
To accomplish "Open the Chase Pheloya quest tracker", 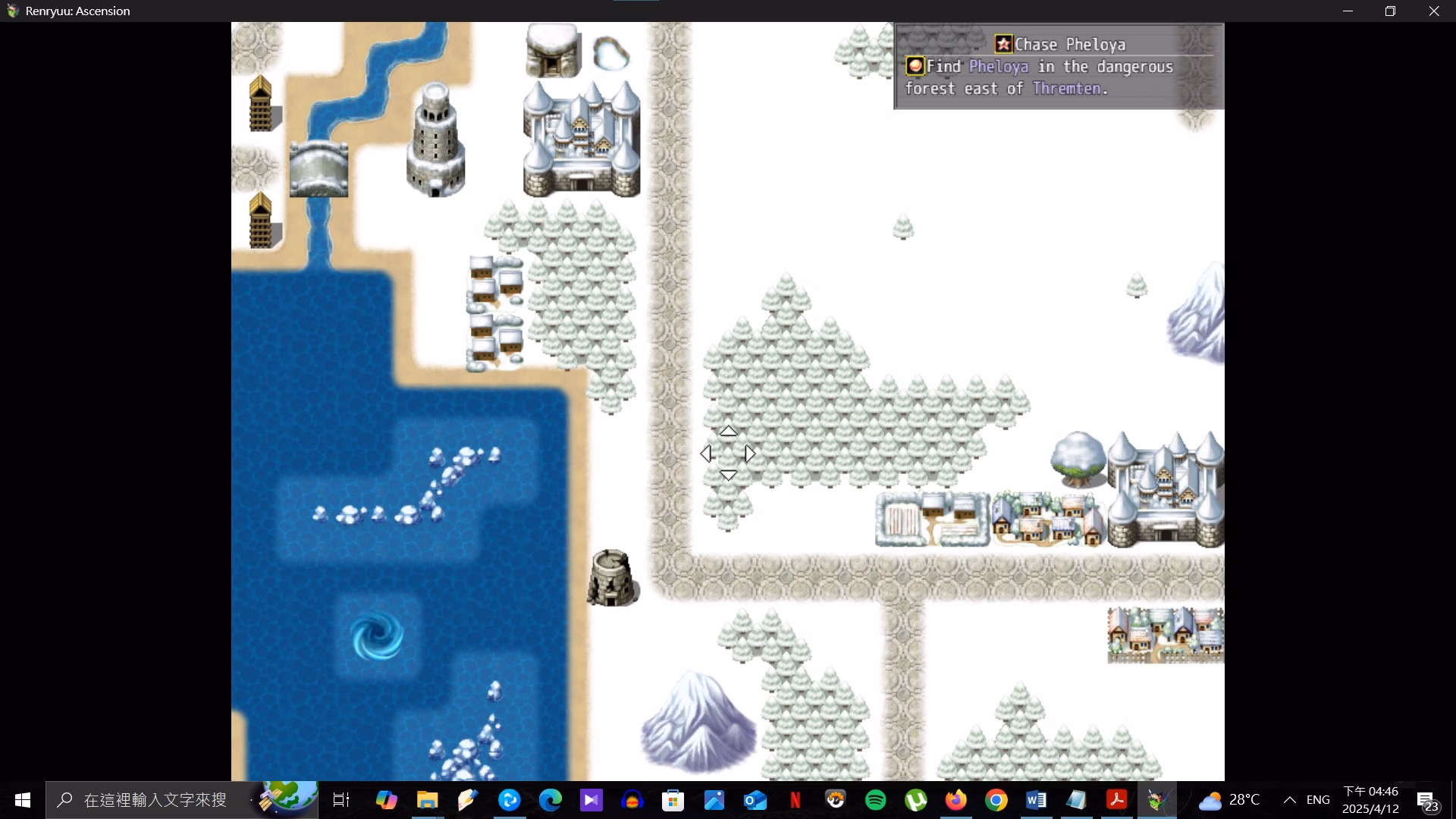I will 1059,45.
